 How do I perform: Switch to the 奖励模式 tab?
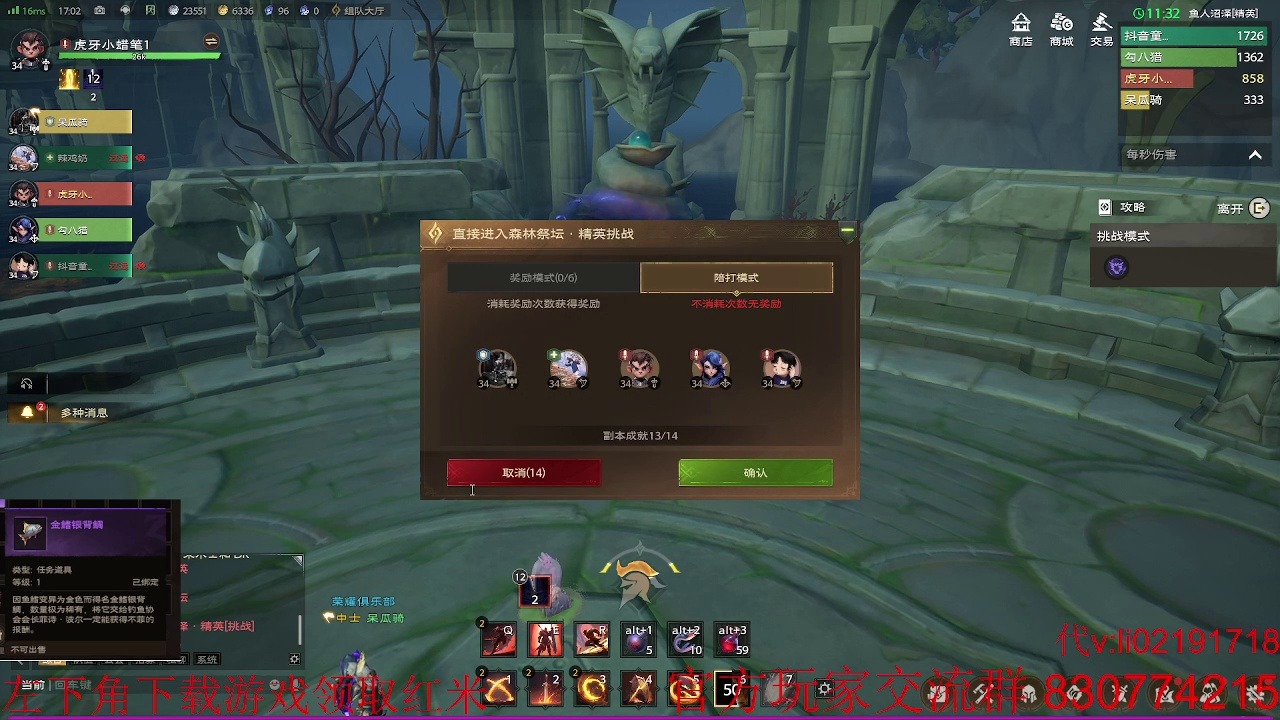[543, 278]
